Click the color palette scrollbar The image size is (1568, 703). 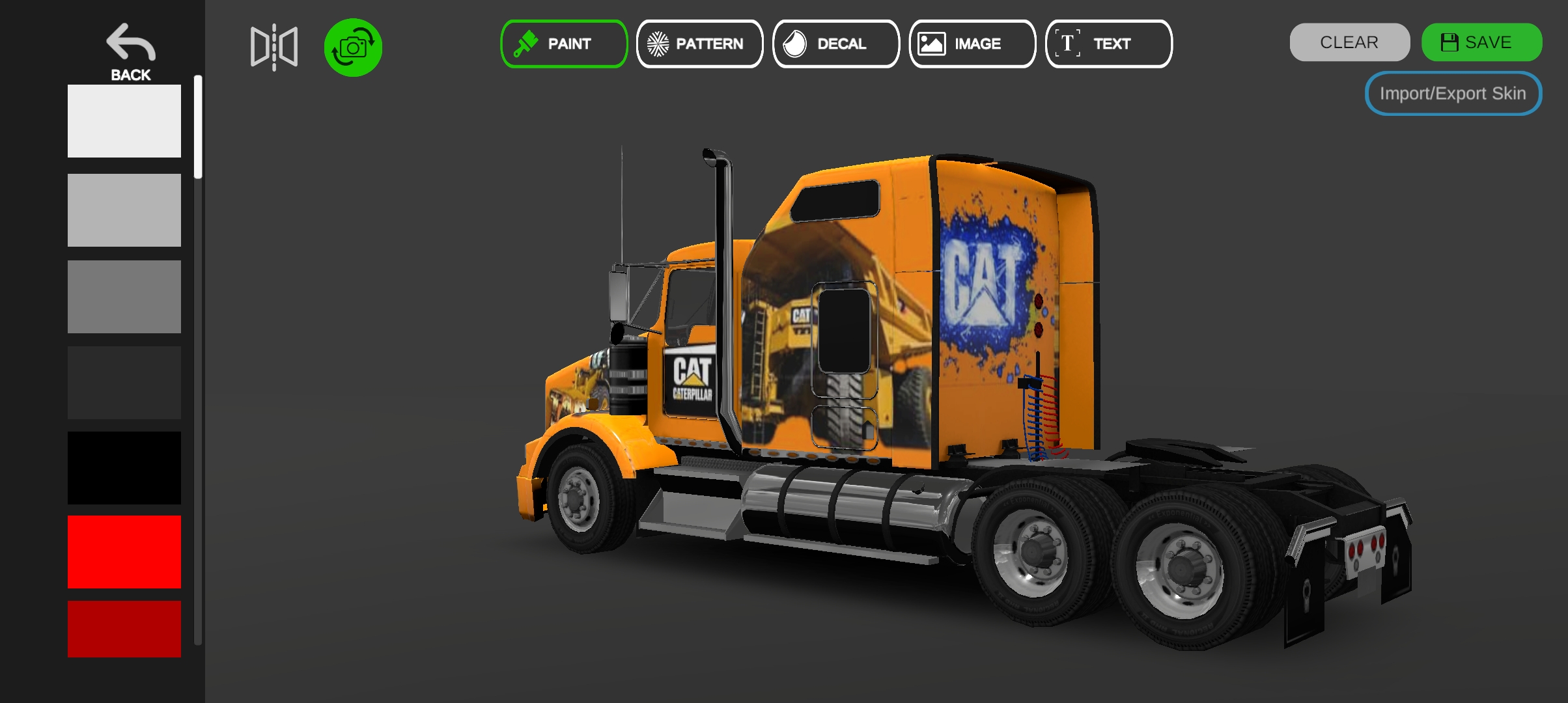(x=198, y=127)
